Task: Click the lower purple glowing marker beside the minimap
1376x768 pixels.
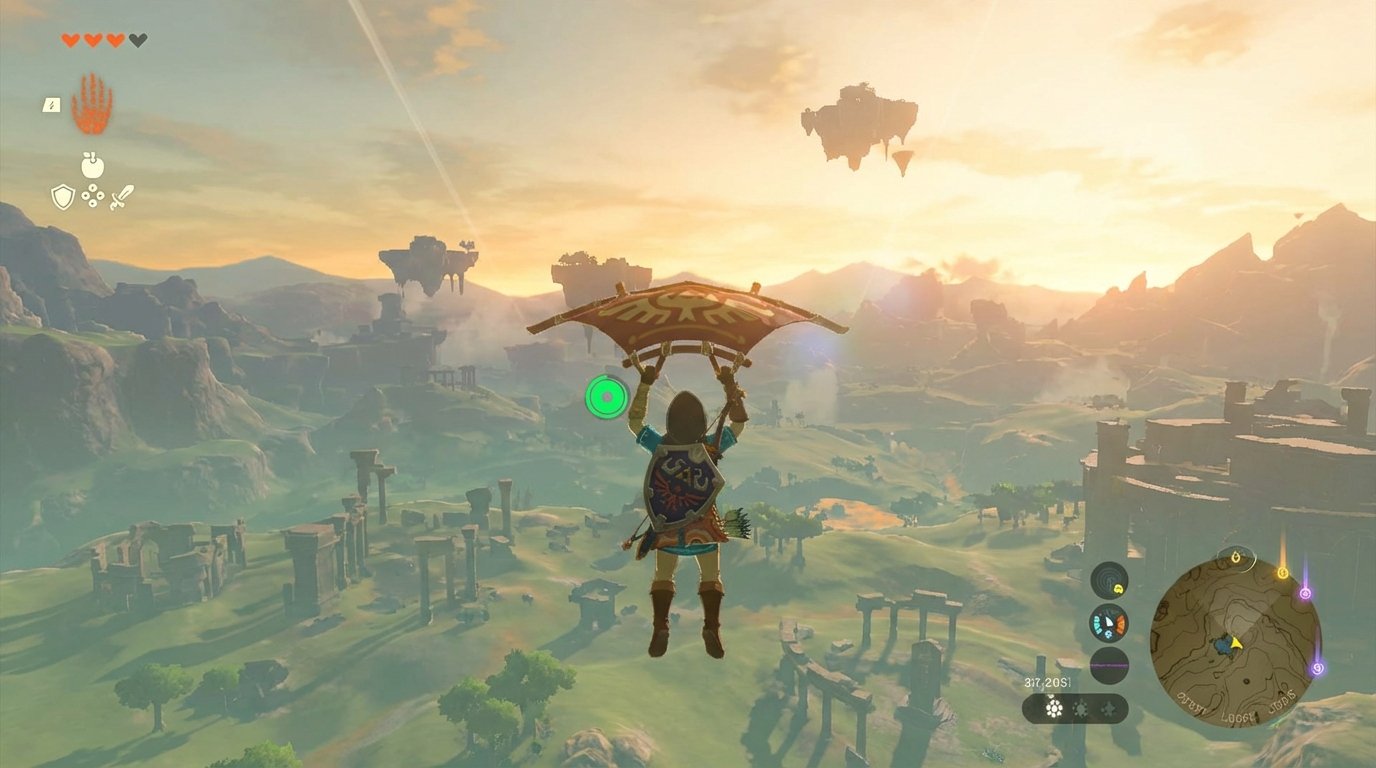Action: point(1317,669)
